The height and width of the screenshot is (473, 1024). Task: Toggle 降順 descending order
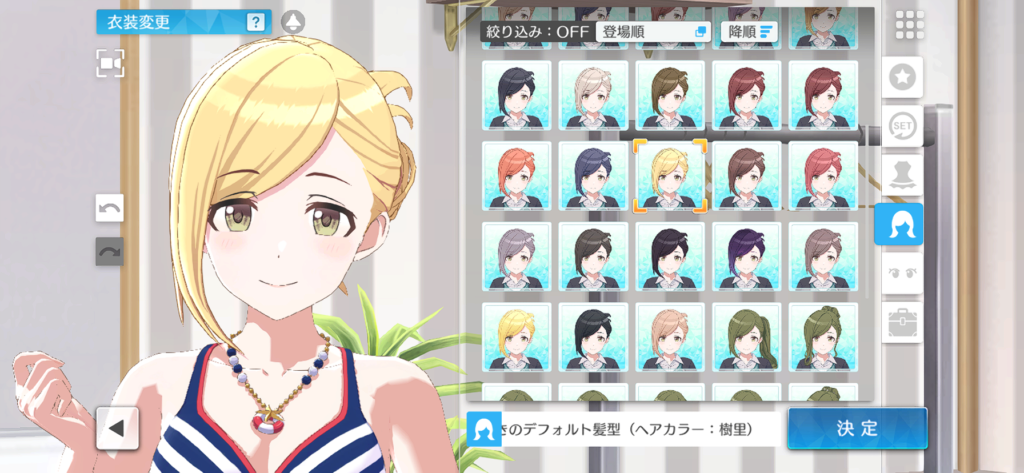[749, 31]
